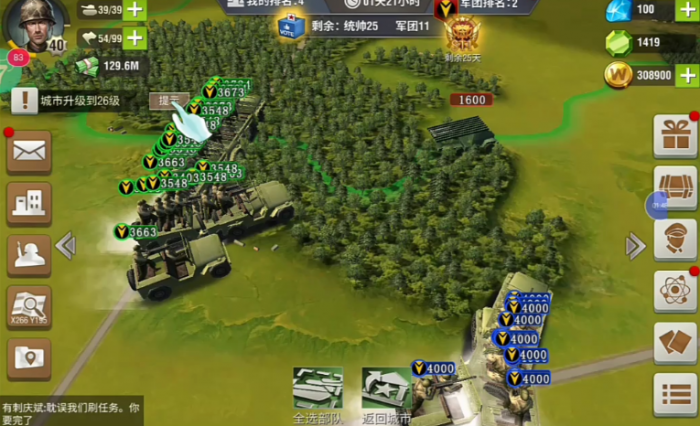Open the gift box rewards
700x426 pixels.
(x=675, y=136)
